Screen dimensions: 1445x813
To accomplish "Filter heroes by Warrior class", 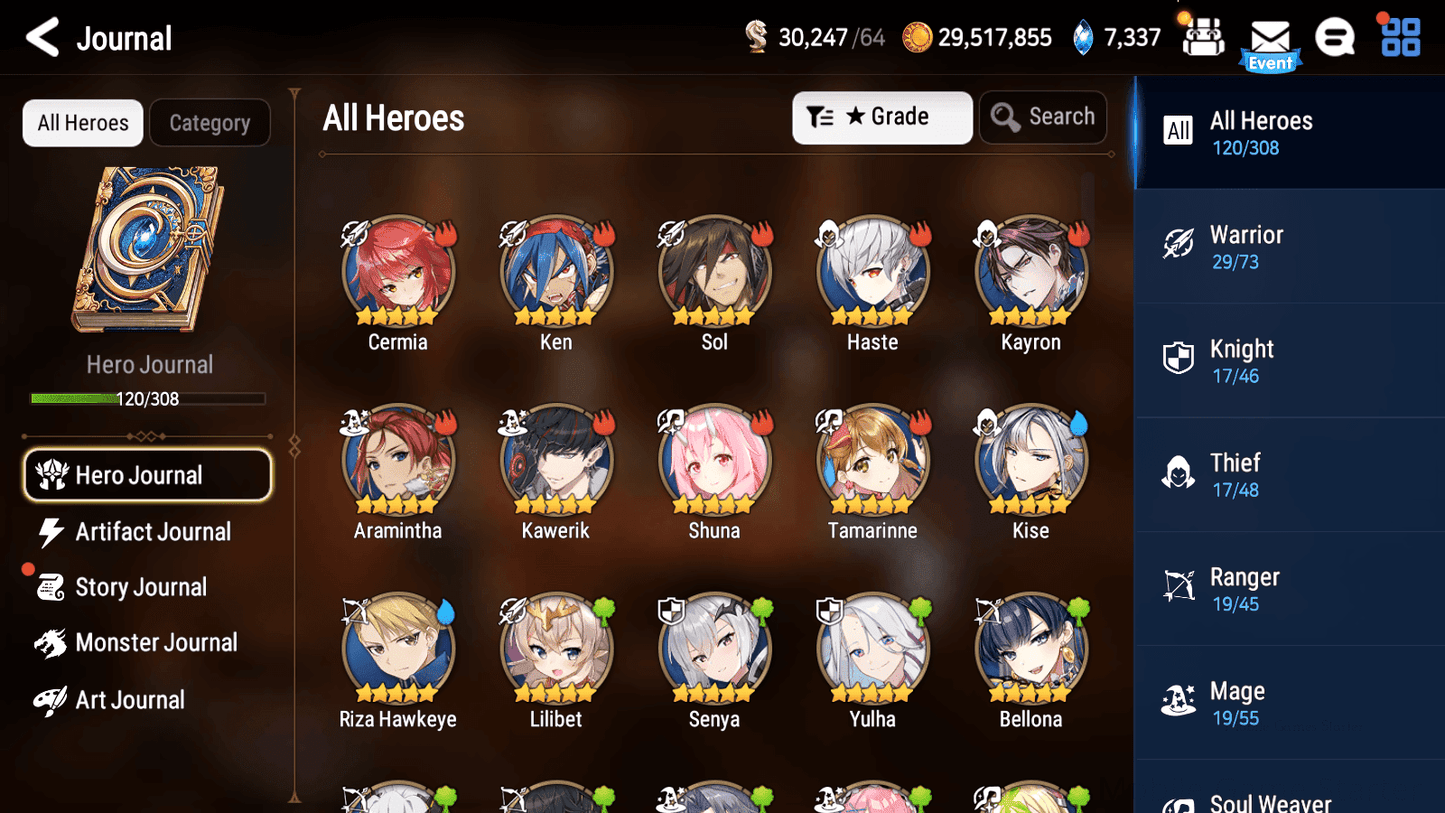I will [1289, 246].
